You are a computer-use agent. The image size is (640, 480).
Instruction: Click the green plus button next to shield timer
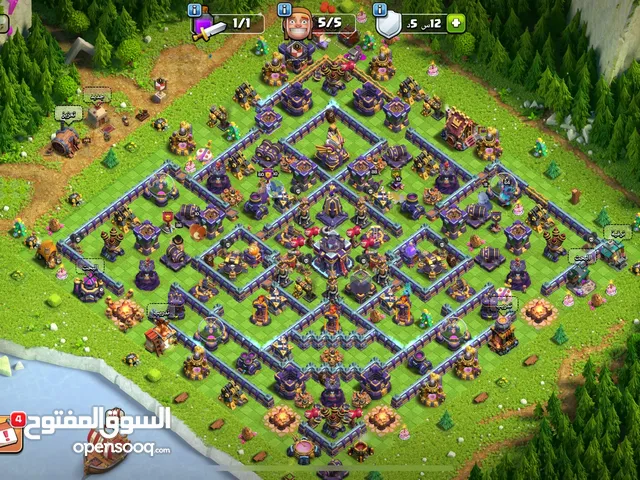457,23
